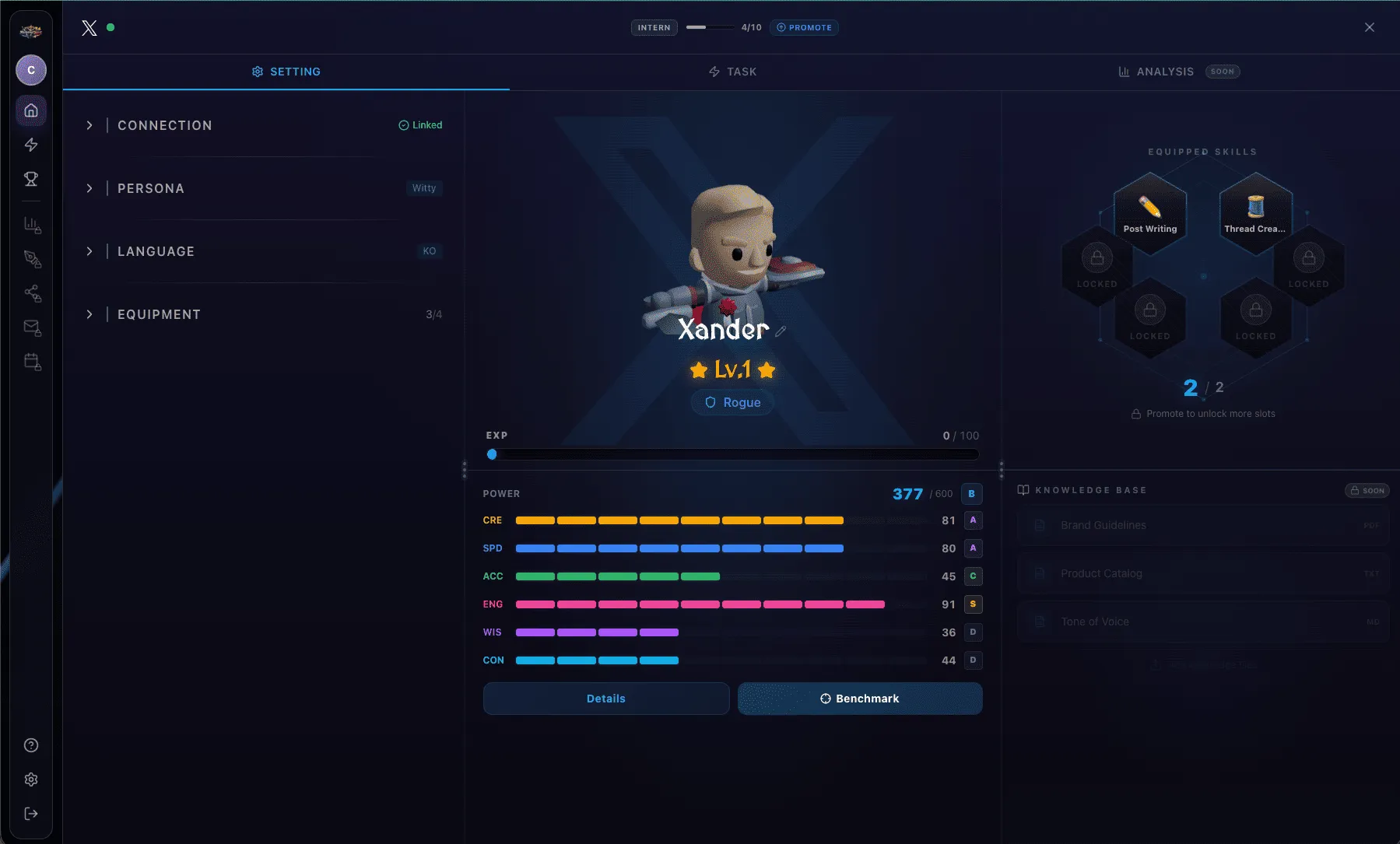Run the Benchmark for Xander
This screenshot has width=1400, height=844.
(x=859, y=698)
